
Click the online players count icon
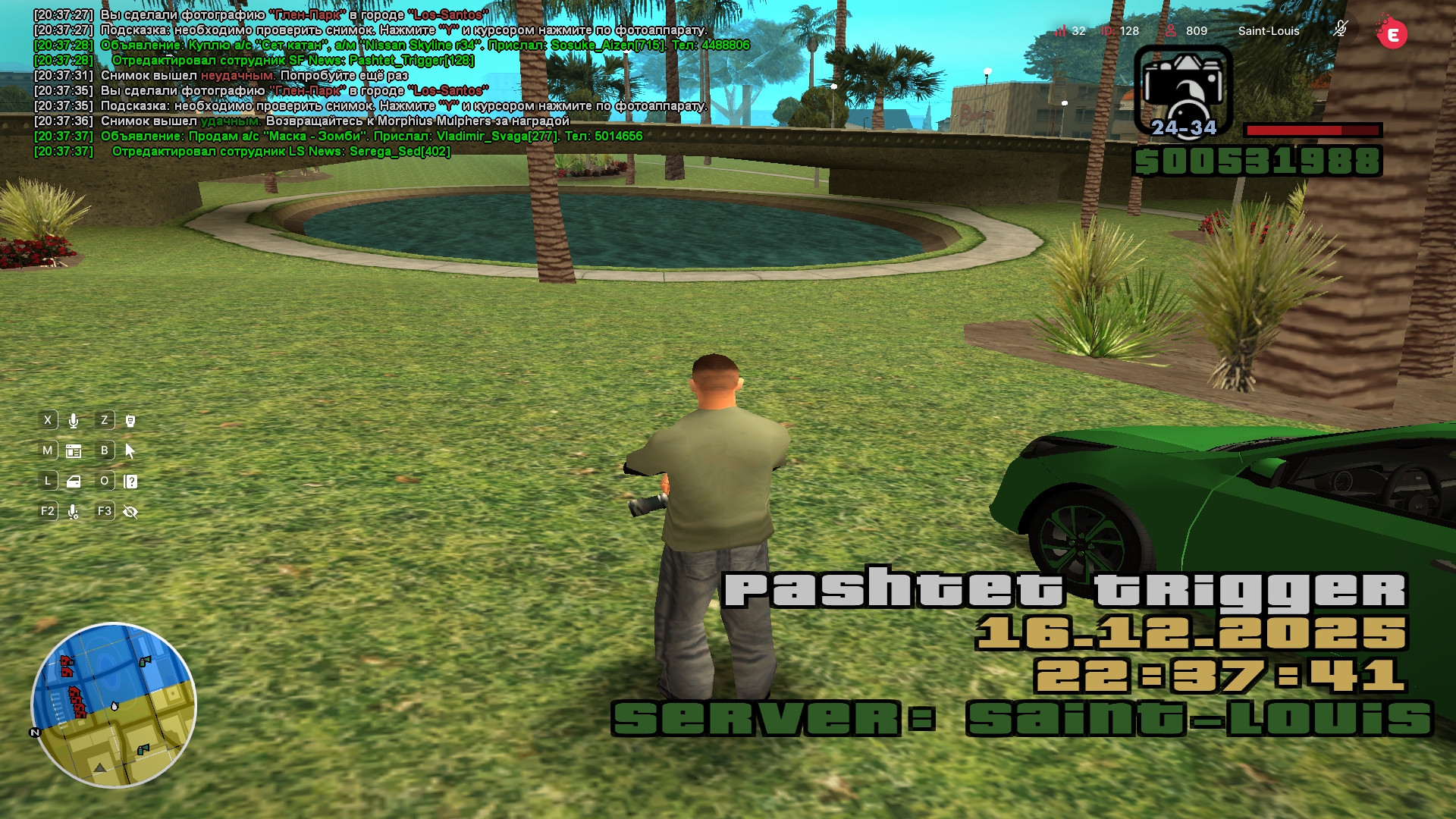tap(1171, 30)
